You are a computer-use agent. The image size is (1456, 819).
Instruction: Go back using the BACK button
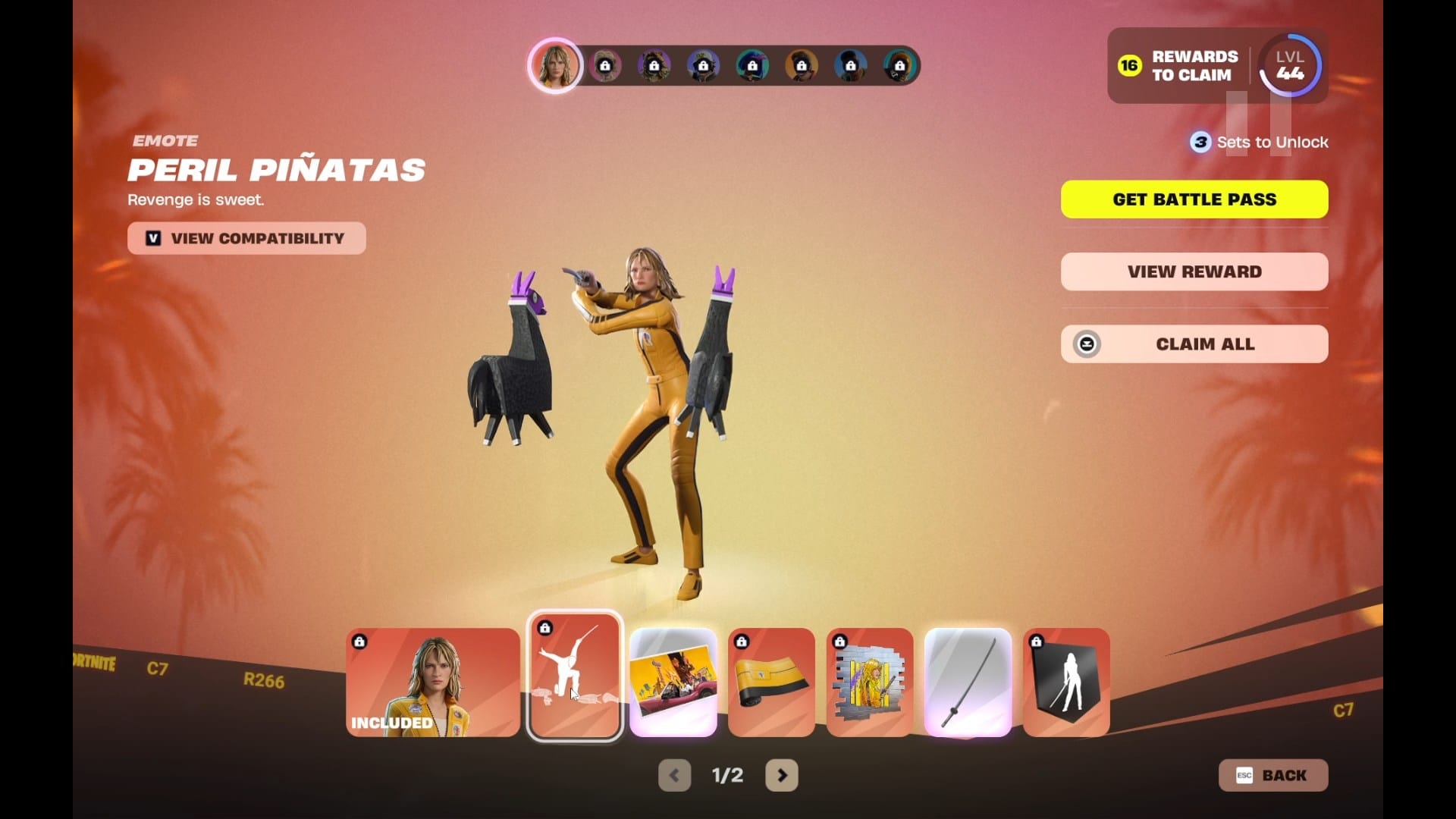1272,775
